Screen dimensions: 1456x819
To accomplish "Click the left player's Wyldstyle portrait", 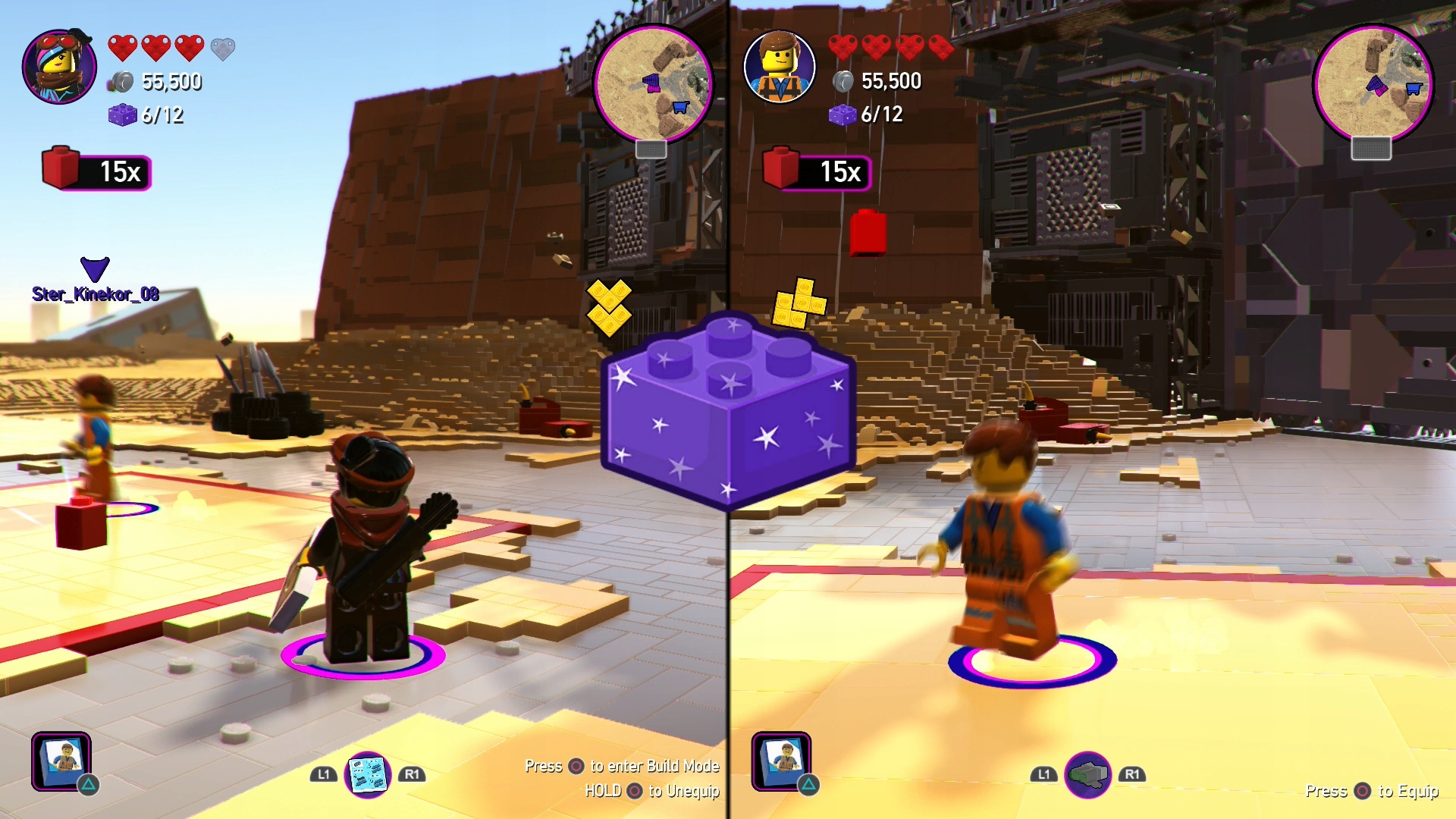I will [59, 67].
